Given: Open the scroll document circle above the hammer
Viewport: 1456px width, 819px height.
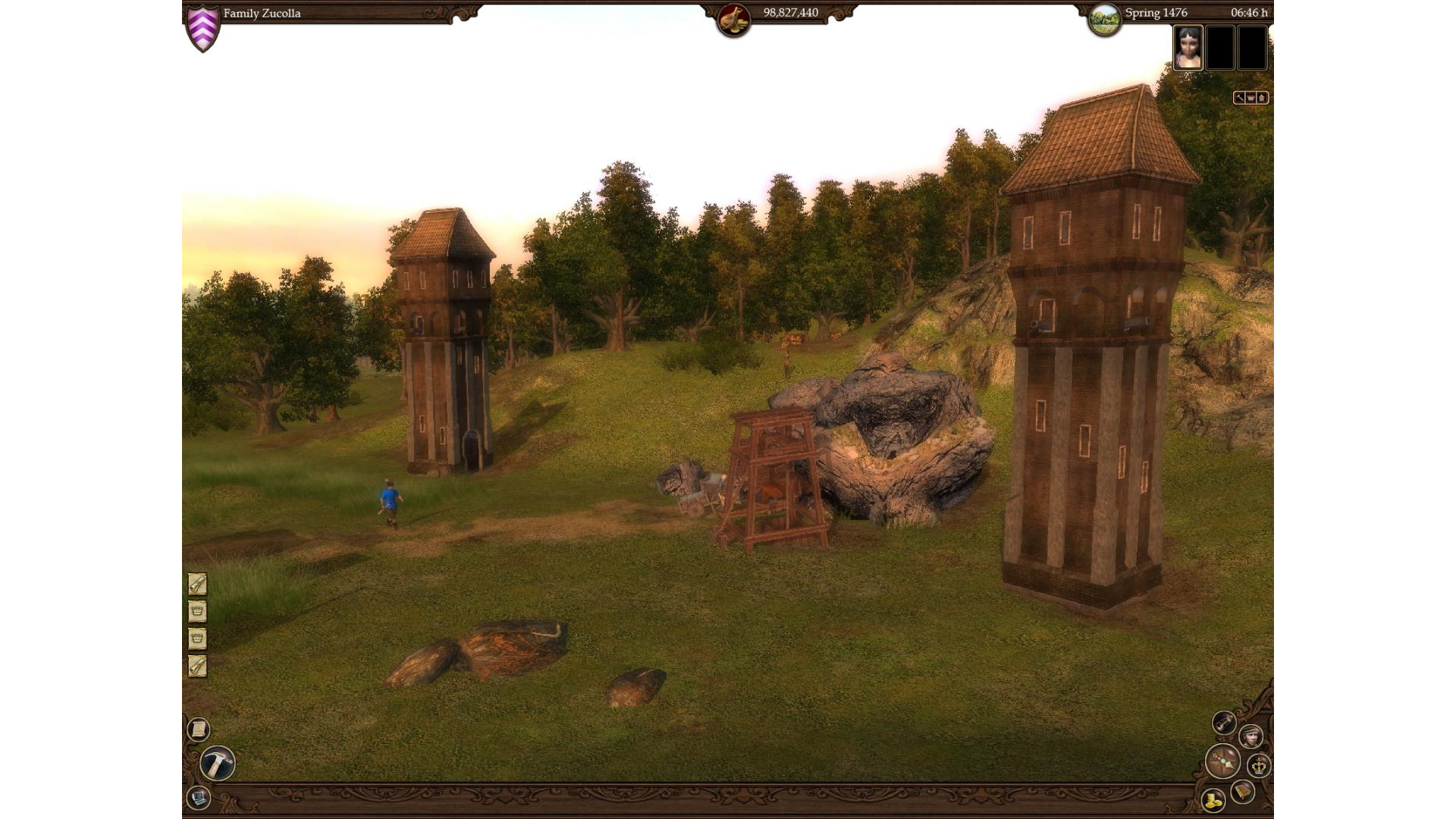Looking at the screenshot, I should coord(198,730).
